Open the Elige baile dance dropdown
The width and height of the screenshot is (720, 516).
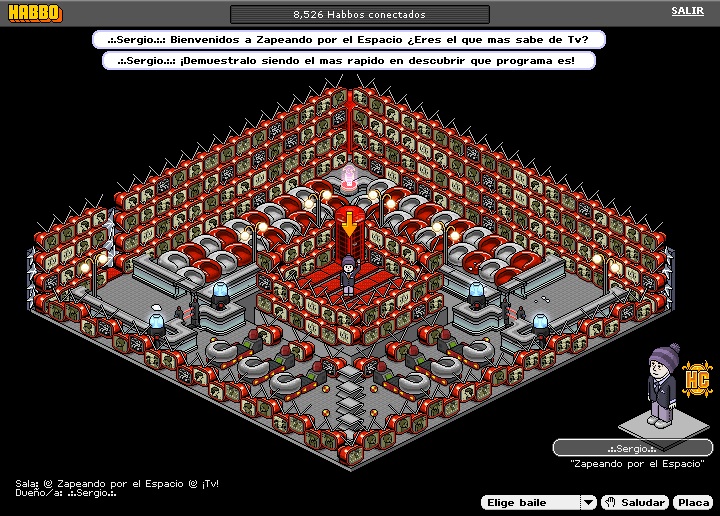point(538,502)
